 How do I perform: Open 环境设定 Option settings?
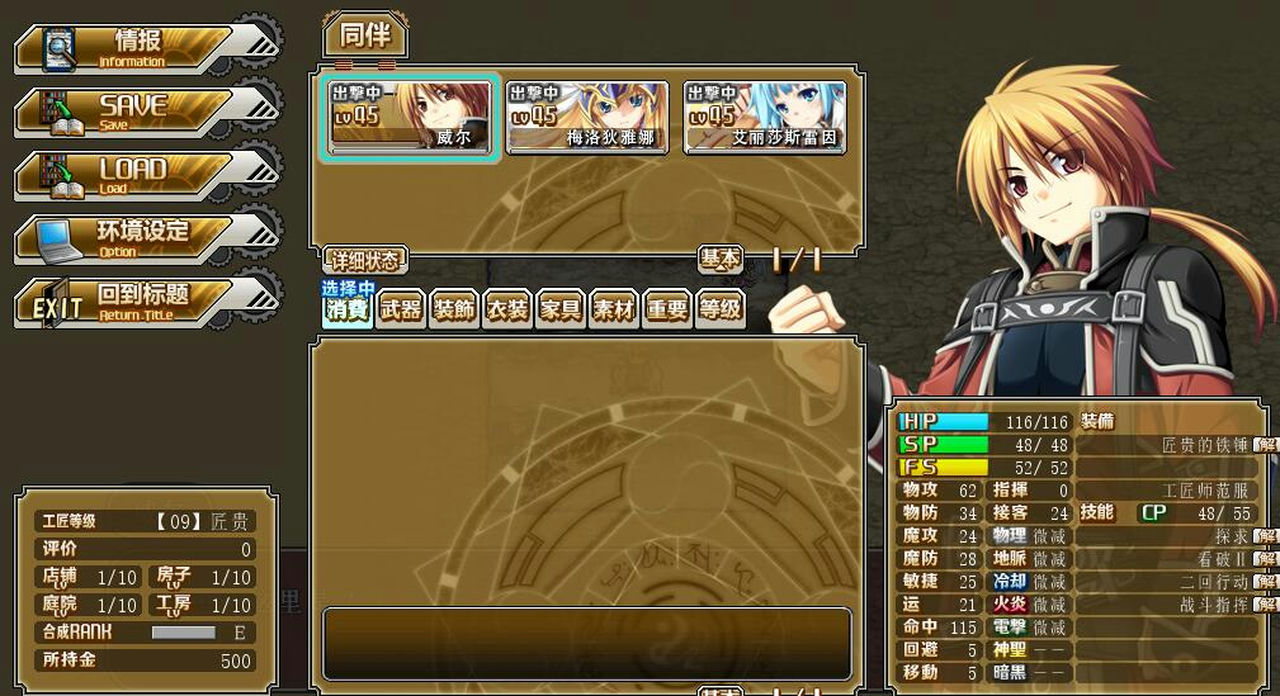[x=140, y=238]
